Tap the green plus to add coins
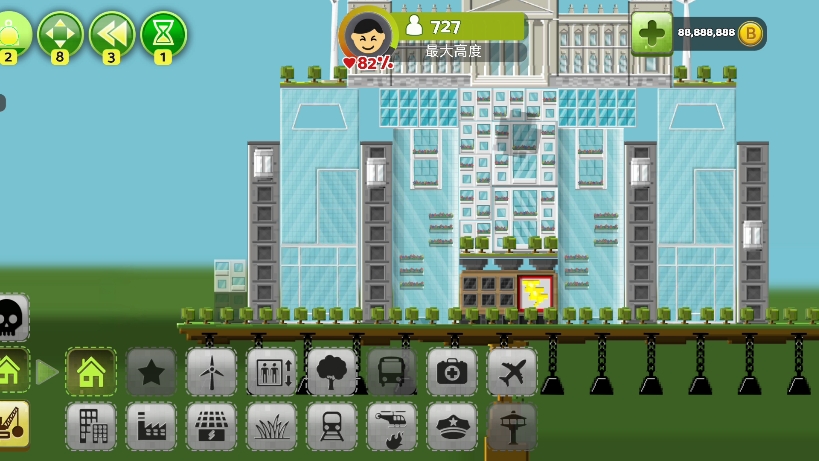Viewport: 819px width, 461px height. point(651,33)
